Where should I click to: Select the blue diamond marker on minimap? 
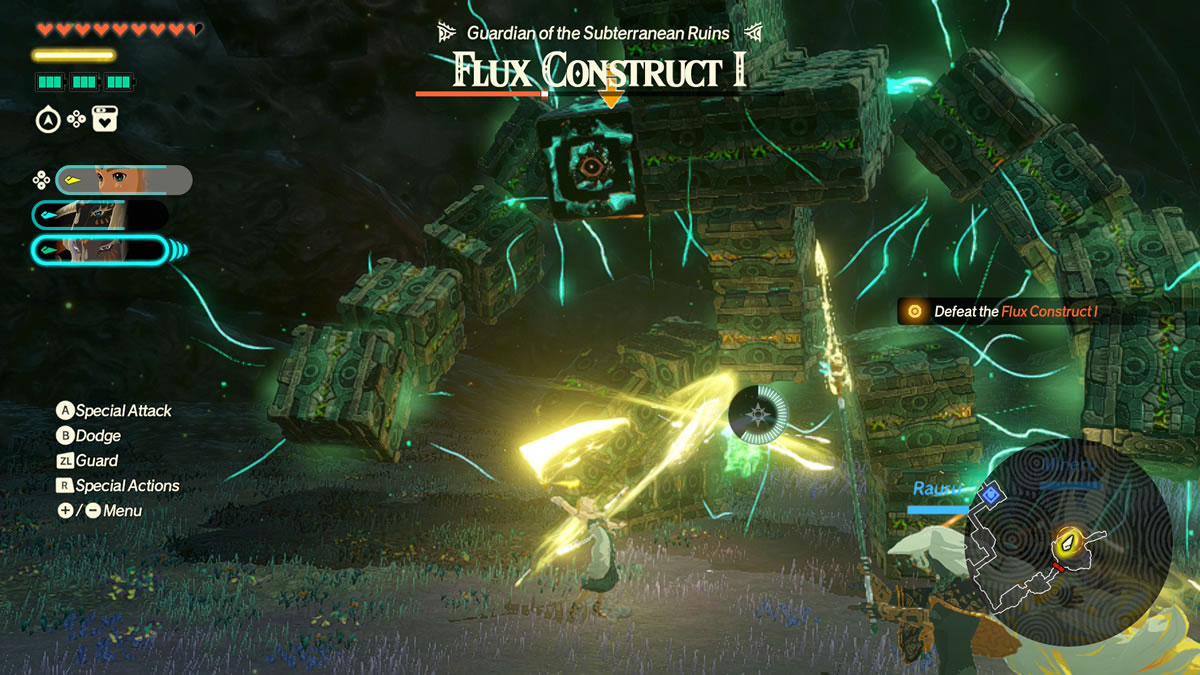coord(991,494)
